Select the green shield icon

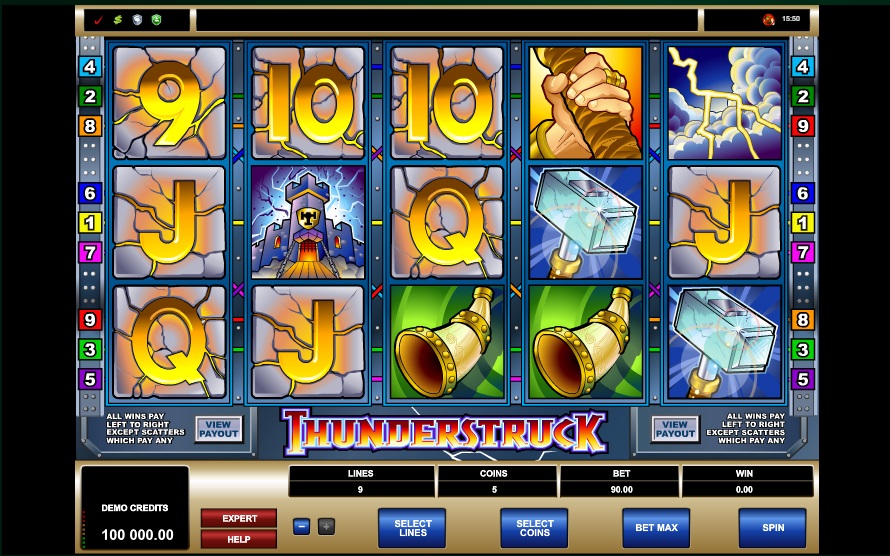coord(156,19)
